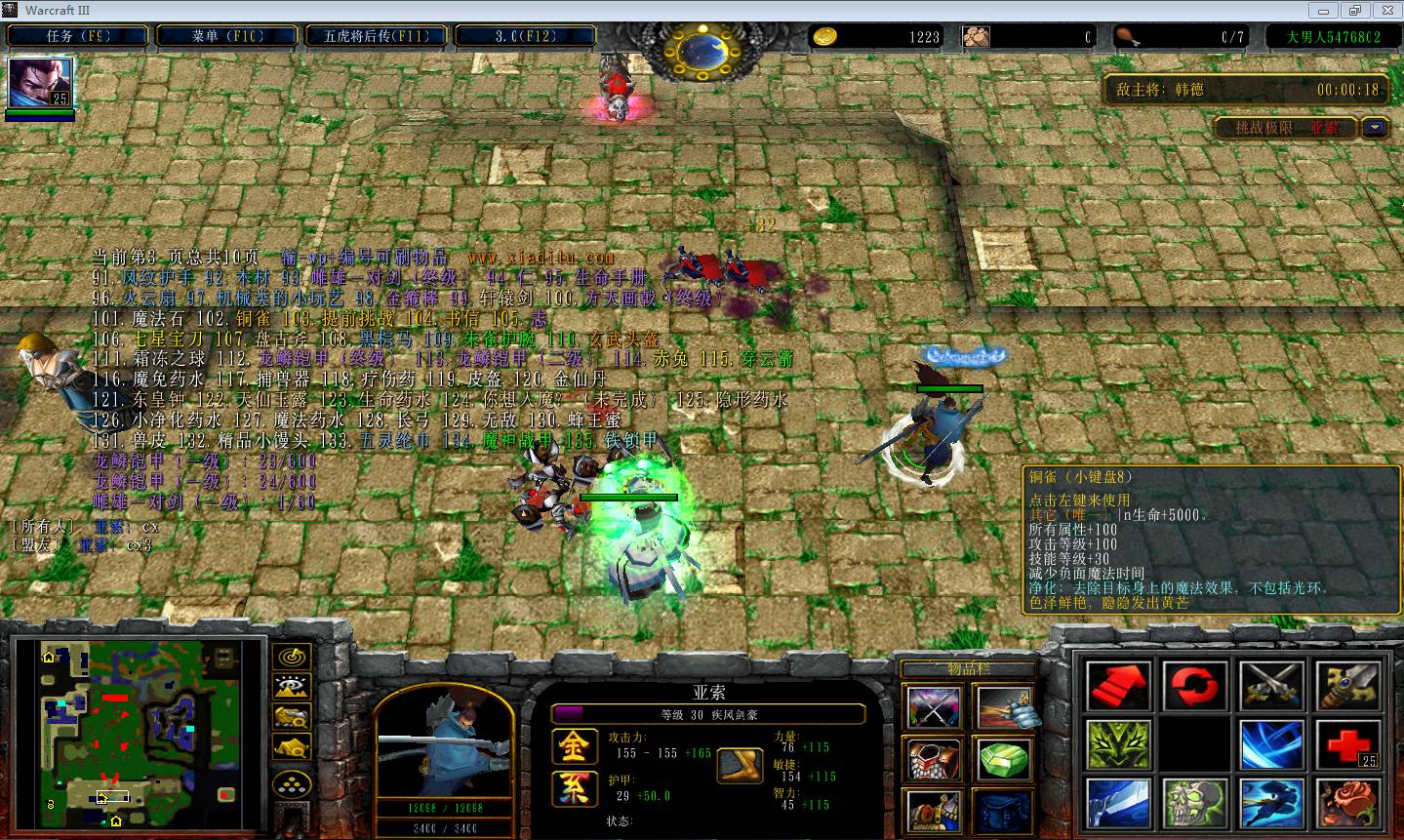Activate the red rose ability

tap(1348, 803)
